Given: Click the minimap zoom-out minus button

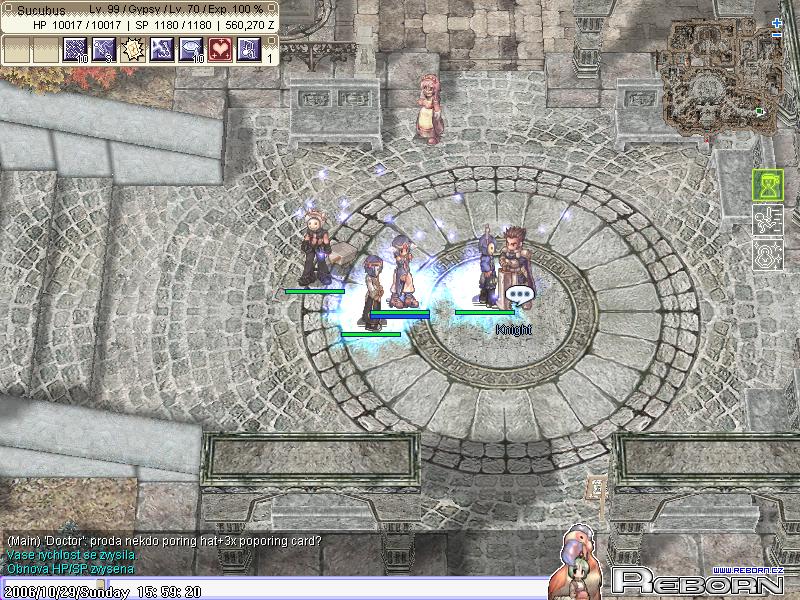Looking at the screenshot, I should tap(777, 34).
